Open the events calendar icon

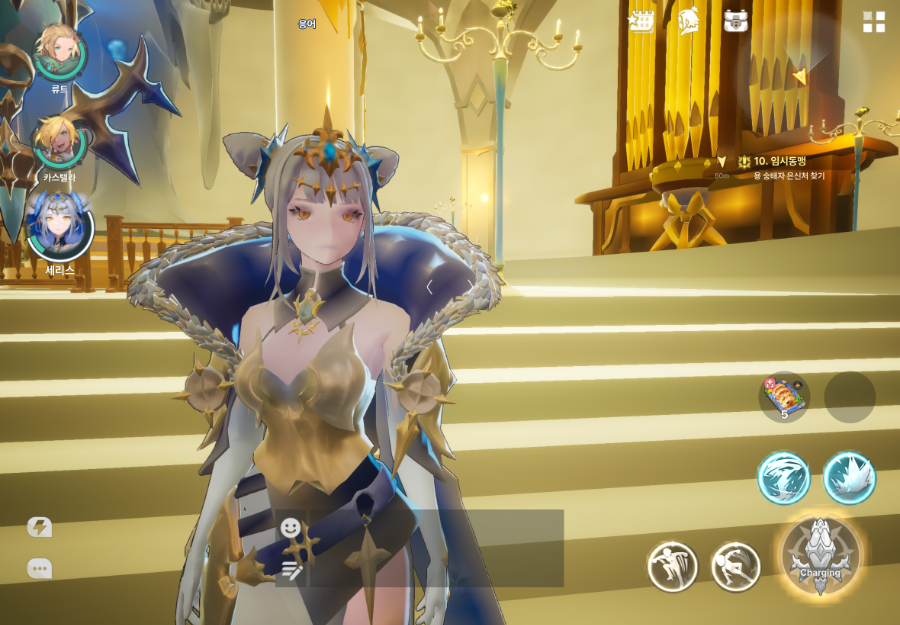click(641, 21)
